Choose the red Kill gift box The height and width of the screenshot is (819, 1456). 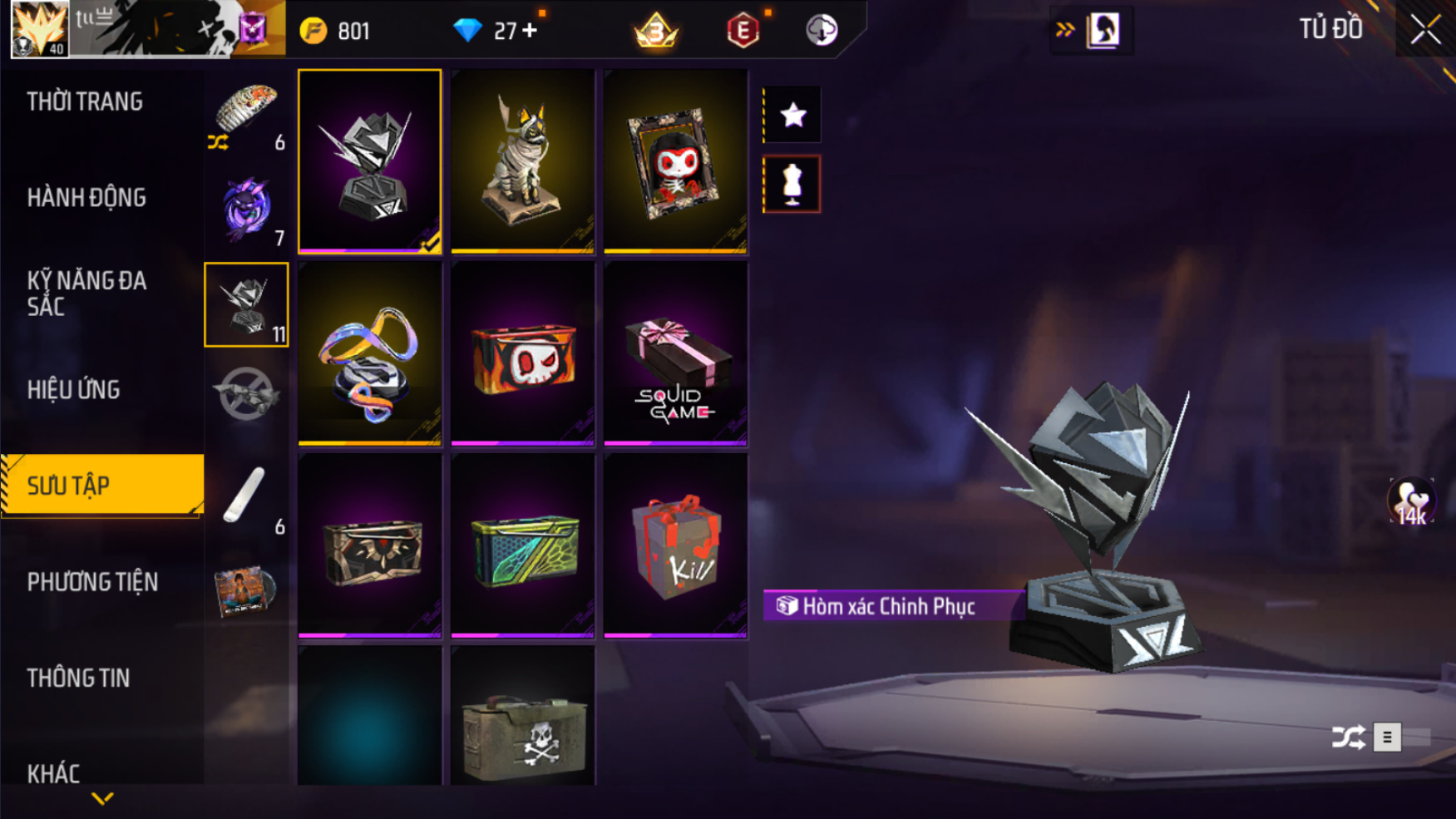click(675, 545)
